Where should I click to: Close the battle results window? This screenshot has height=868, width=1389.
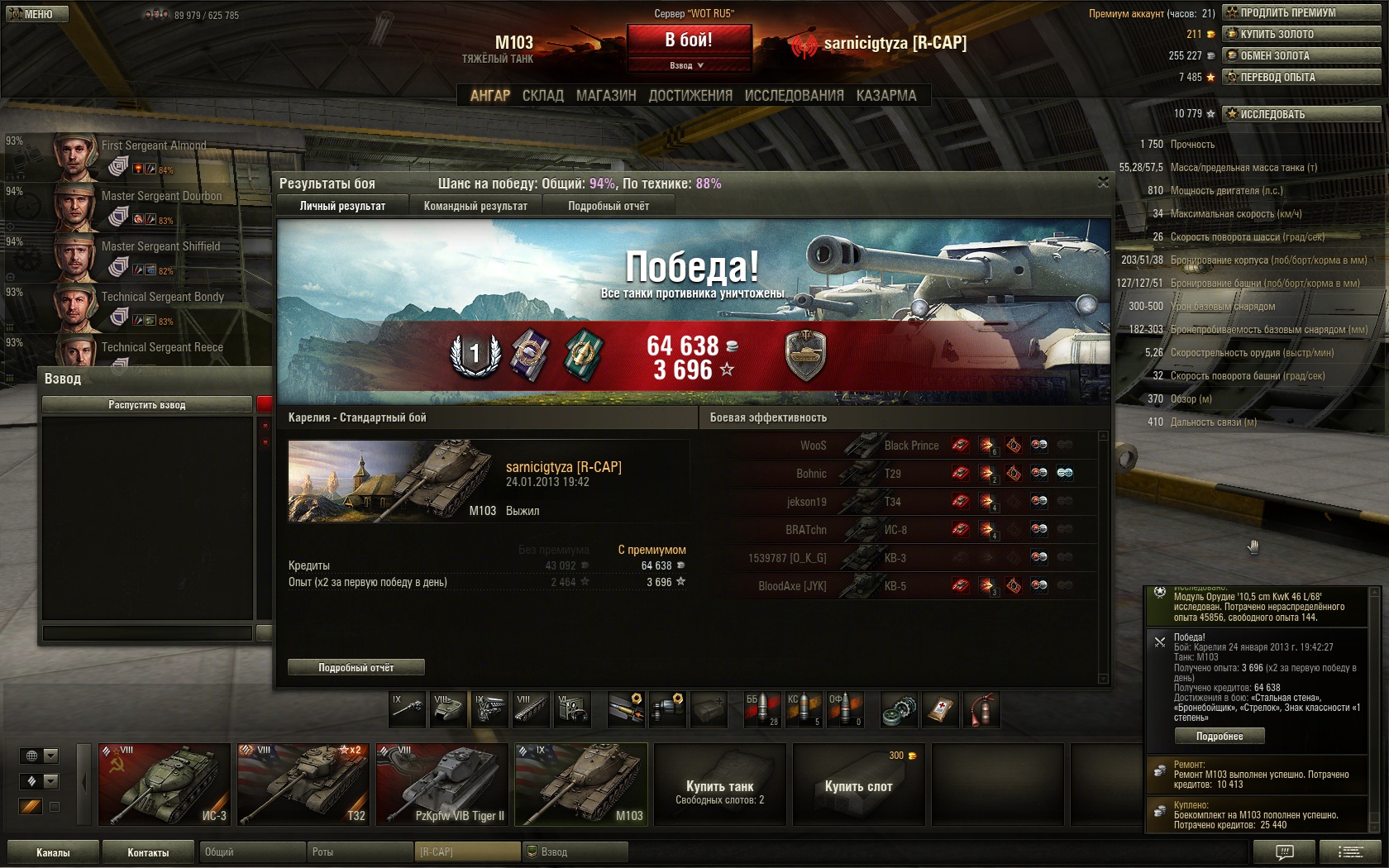pyautogui.click(x=1103, y=182)
